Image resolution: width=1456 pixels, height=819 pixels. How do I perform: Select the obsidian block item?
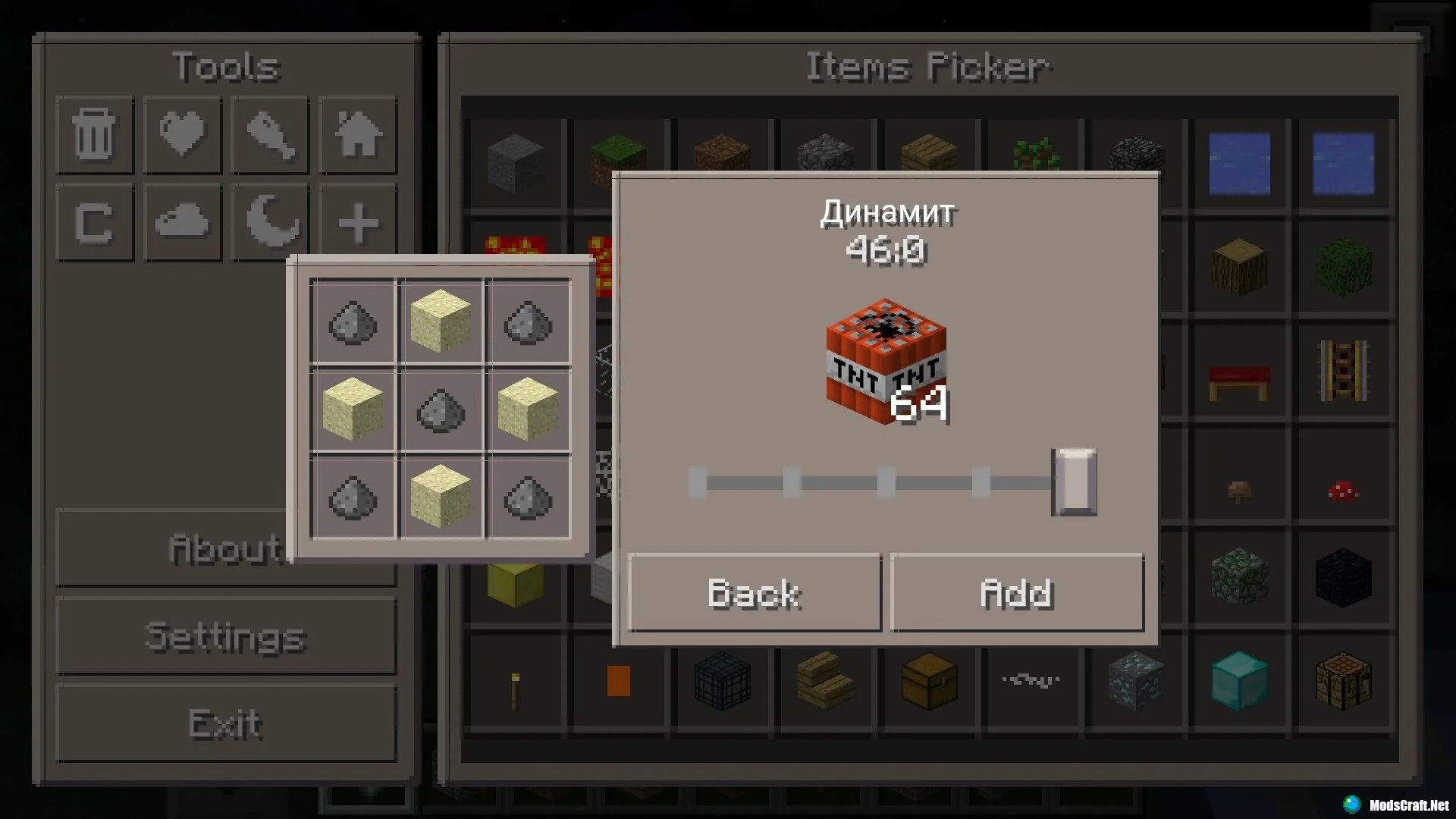click(x=1343, y=578)
